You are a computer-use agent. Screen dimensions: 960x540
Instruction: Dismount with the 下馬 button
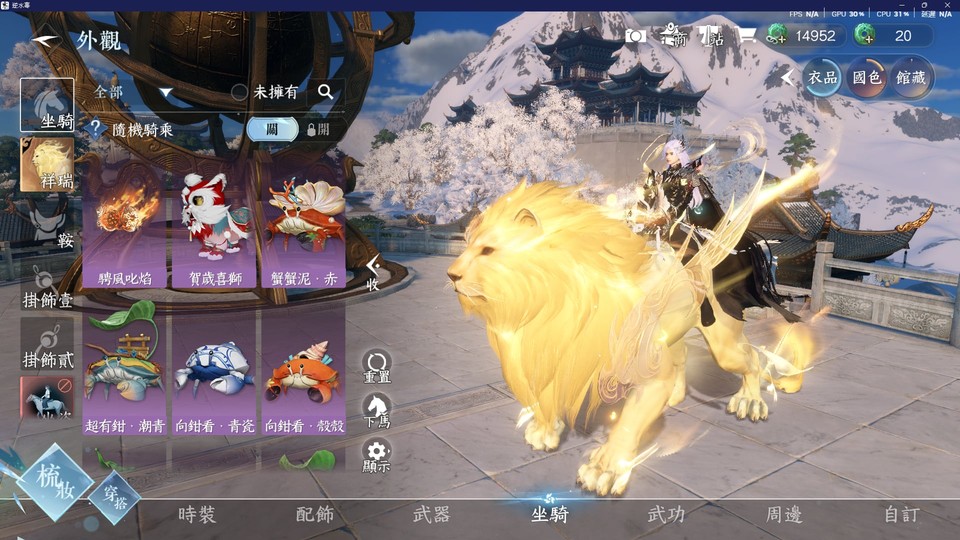pos(377,410)
